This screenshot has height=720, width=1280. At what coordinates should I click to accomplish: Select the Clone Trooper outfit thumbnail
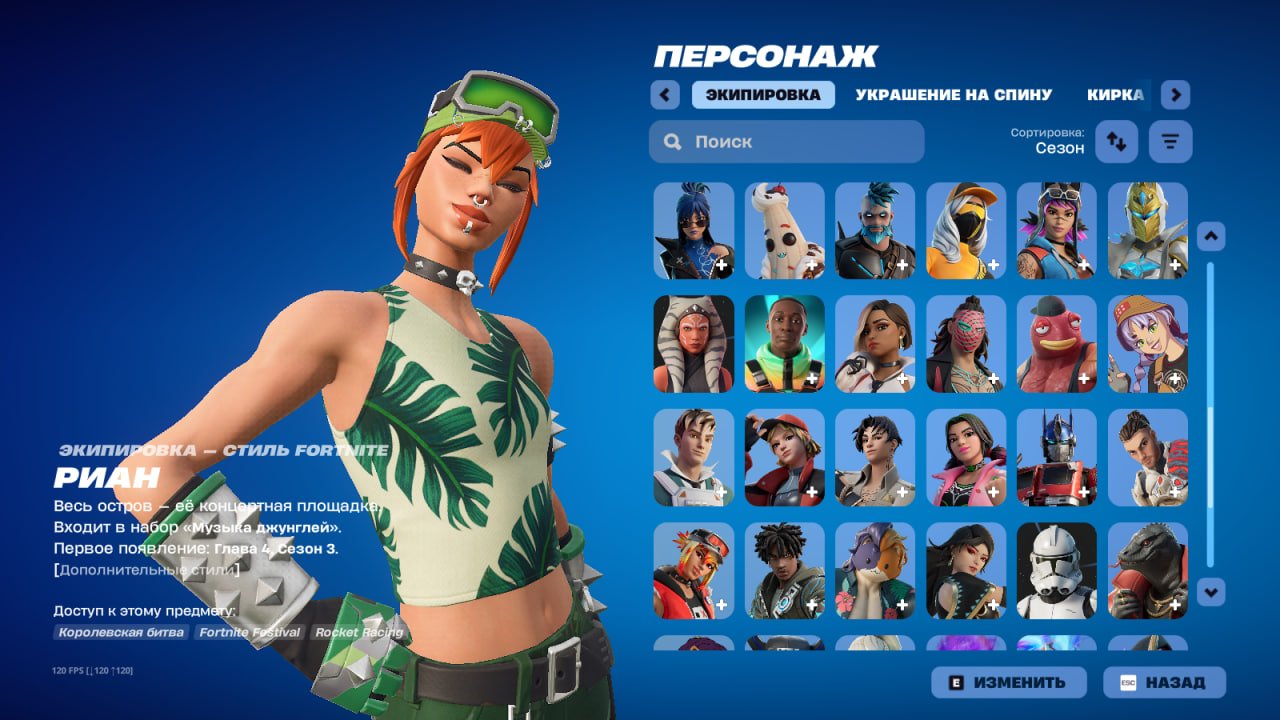coord(1057,573)
